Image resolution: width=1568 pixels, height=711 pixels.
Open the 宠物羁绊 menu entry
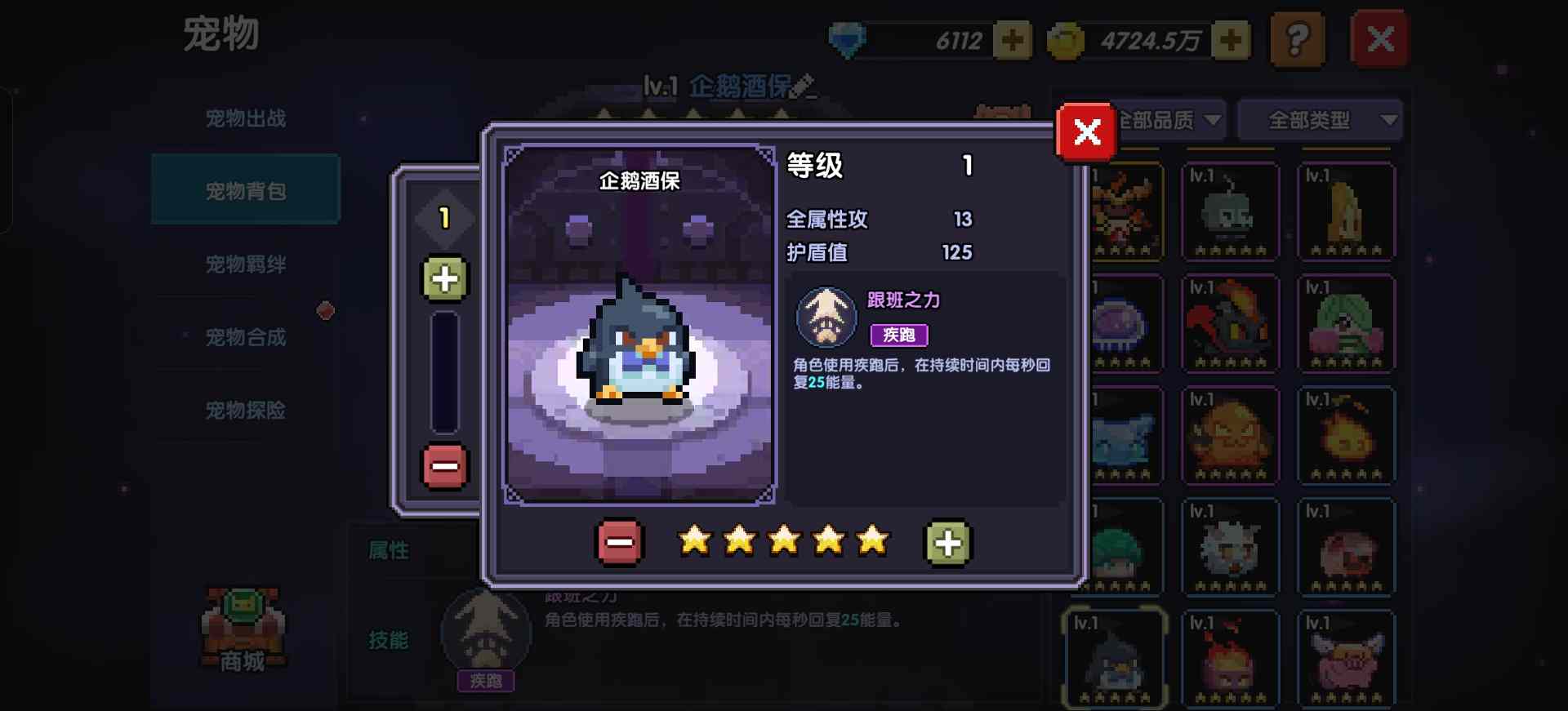pyautogui.click(x=244, y=264)
